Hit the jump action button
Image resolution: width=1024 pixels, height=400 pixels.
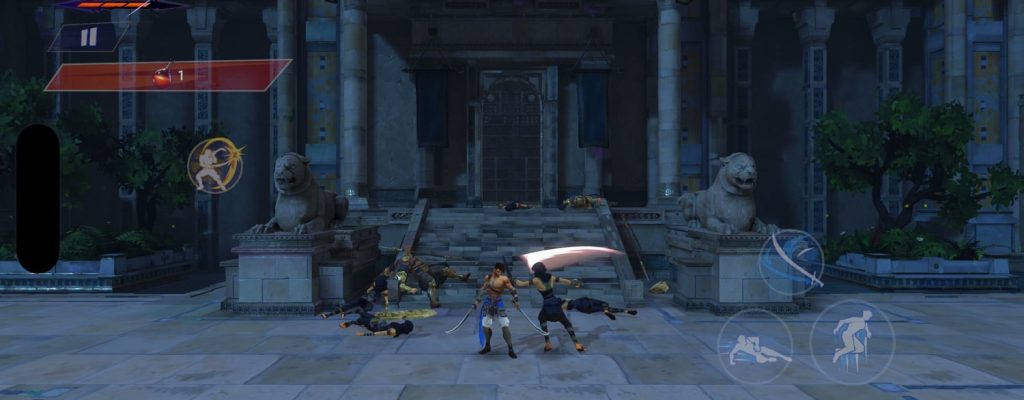[x=851, y=342]
